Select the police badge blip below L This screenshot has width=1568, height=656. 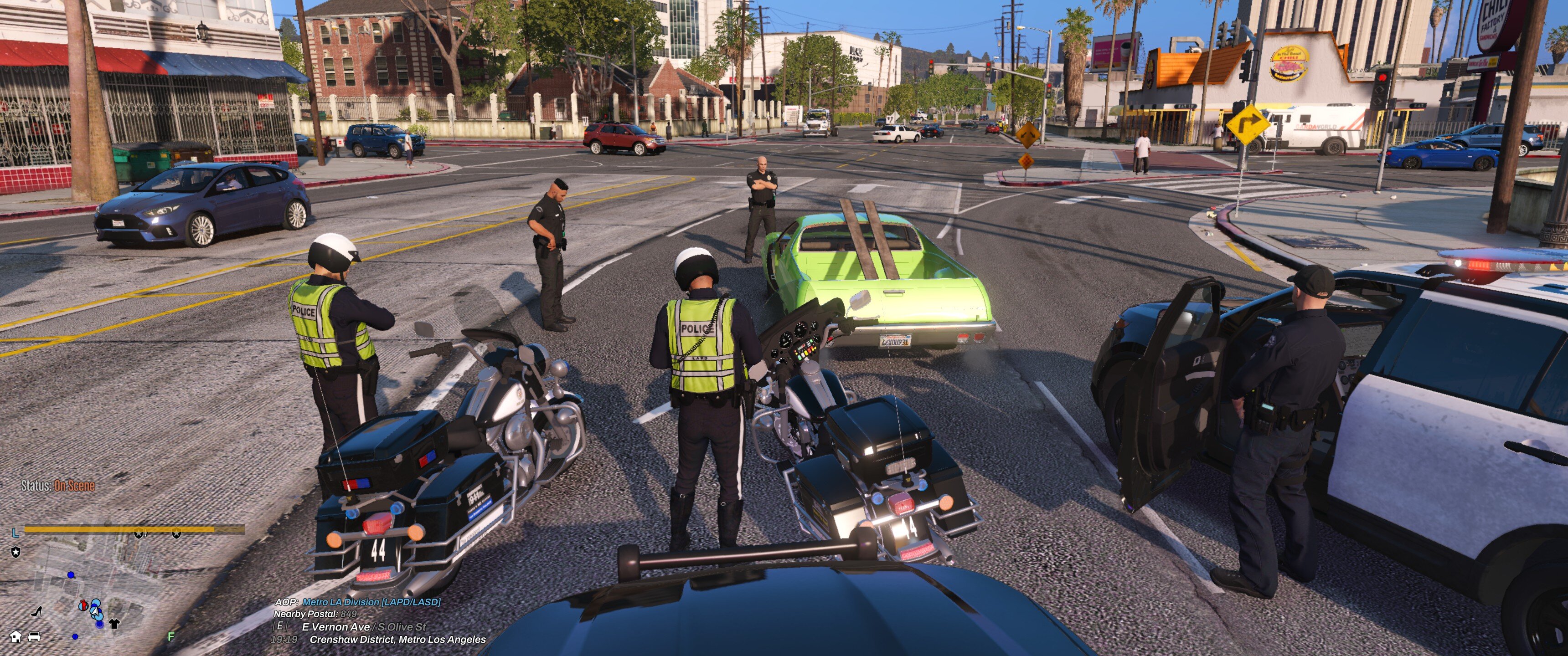[16, 552]
